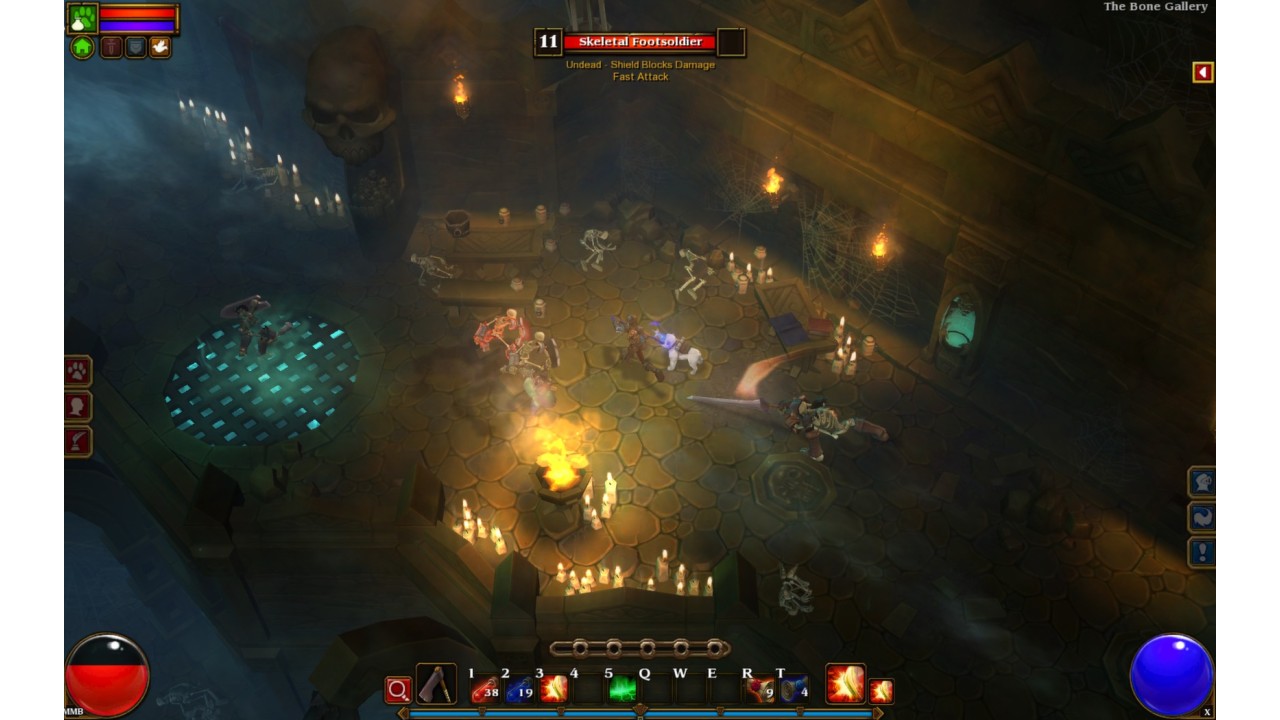Viewport: 1280px width, 720px height.
Task: Select the axe weapon slot
Action: (x=436, y=685)
